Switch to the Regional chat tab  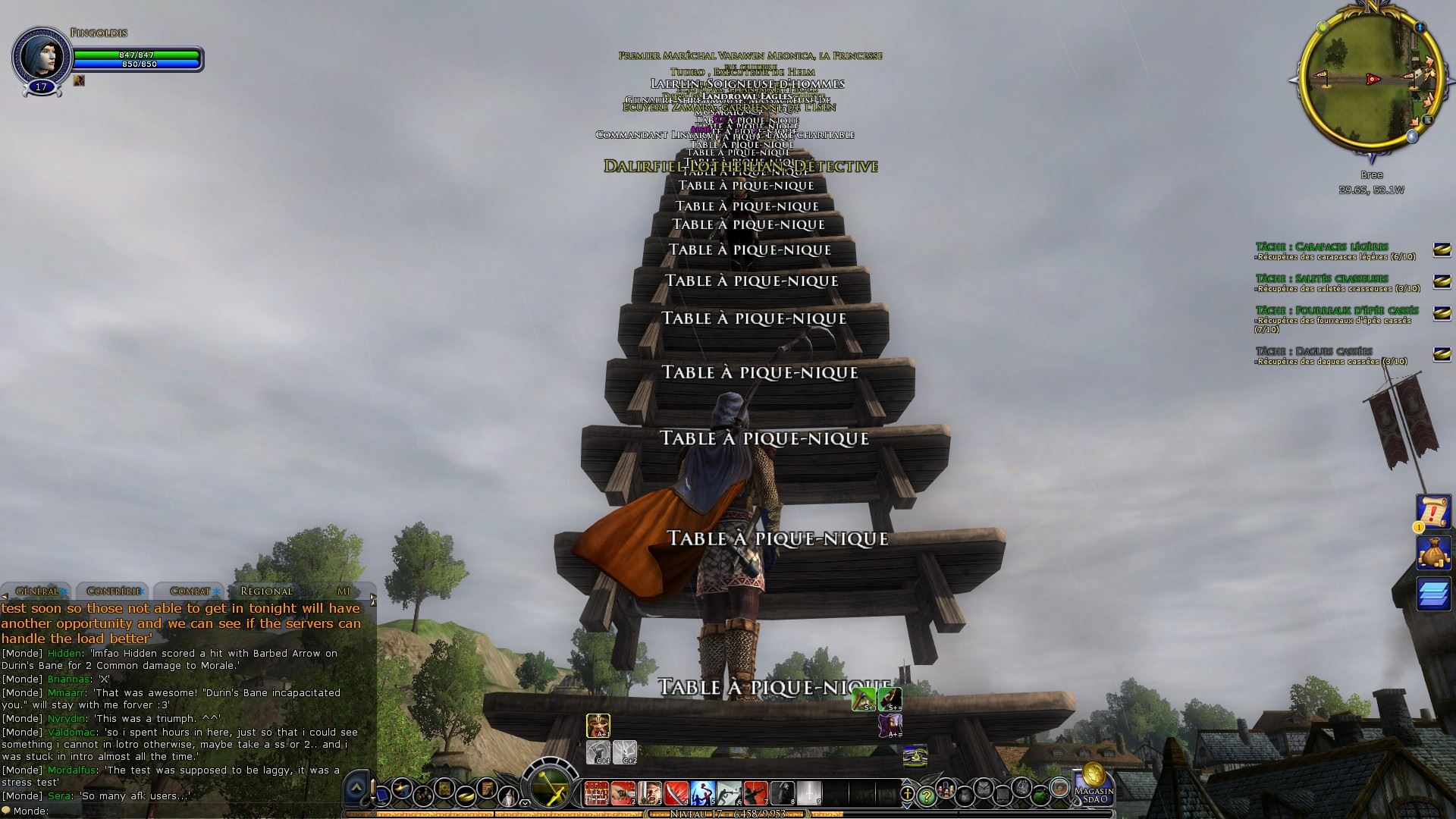click(266, 591)
